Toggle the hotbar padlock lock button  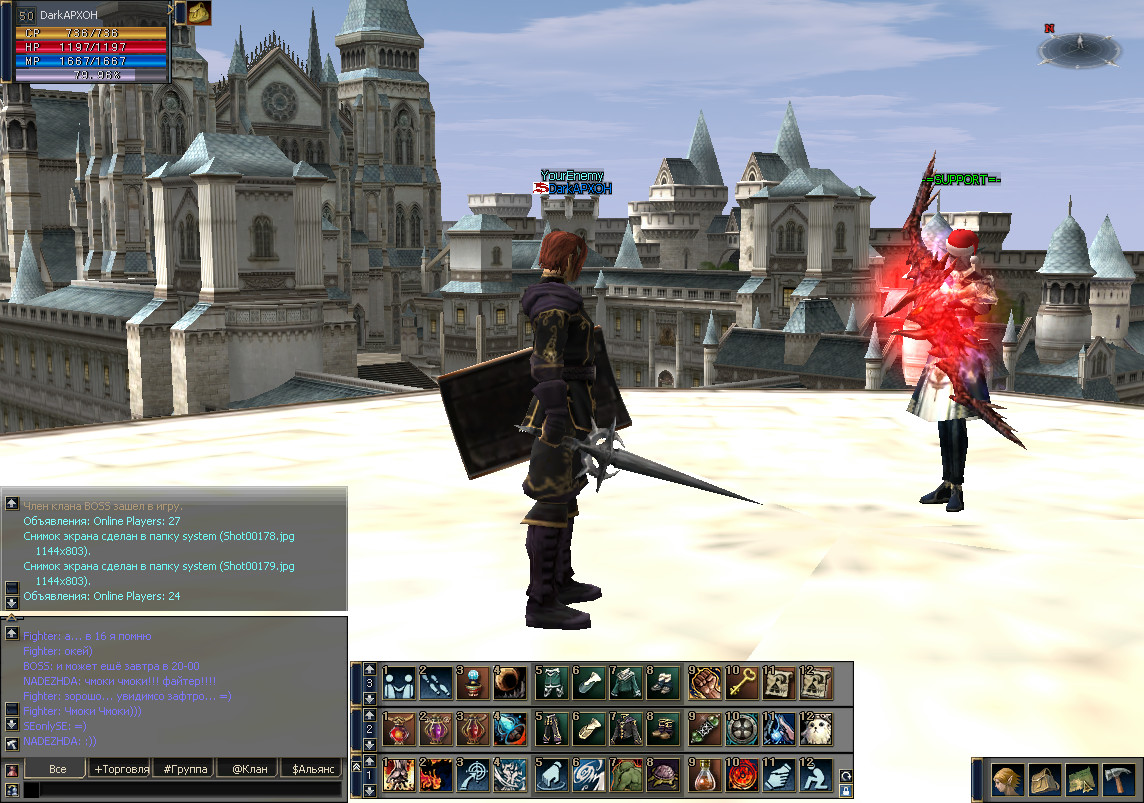846,790
